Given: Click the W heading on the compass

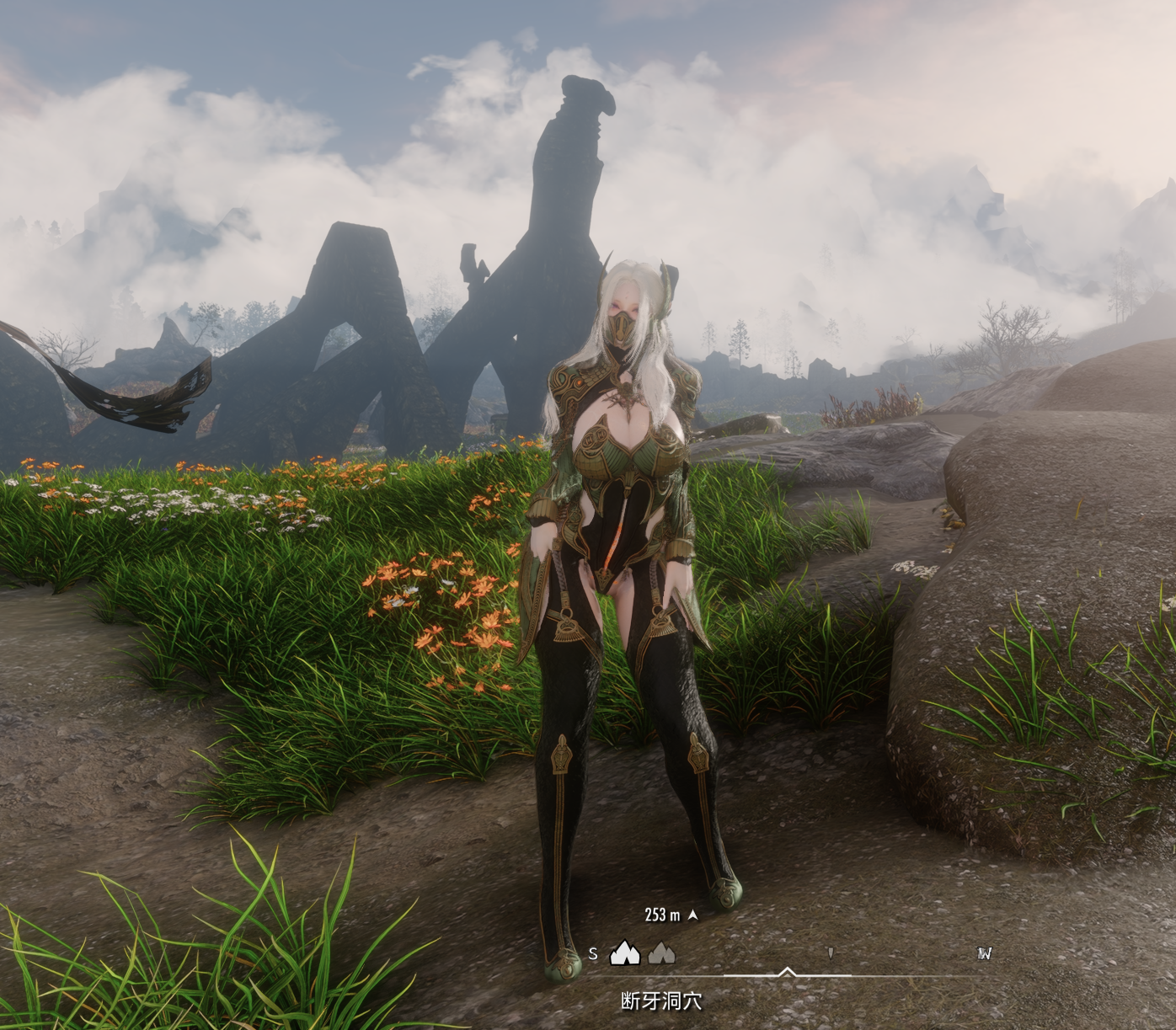Looking at the screenshot, I should click(984, 953).
